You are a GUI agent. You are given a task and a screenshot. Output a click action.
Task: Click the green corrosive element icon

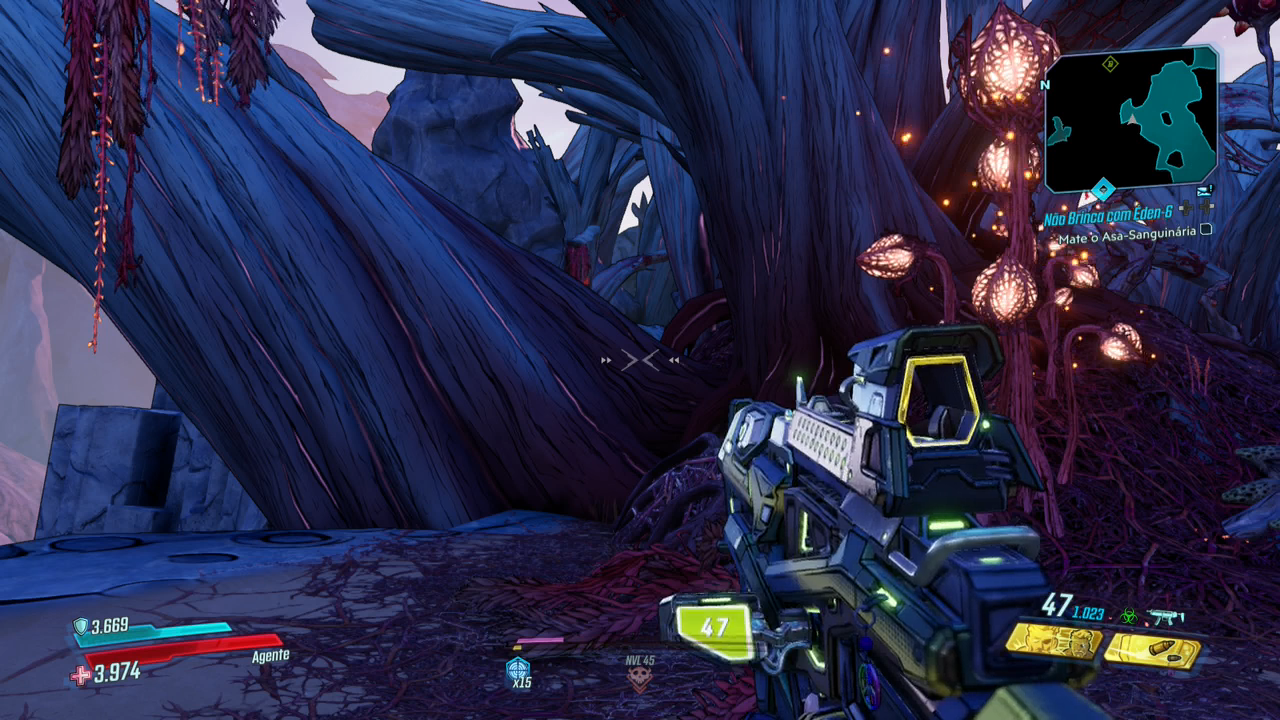[x=1127, y=615]
